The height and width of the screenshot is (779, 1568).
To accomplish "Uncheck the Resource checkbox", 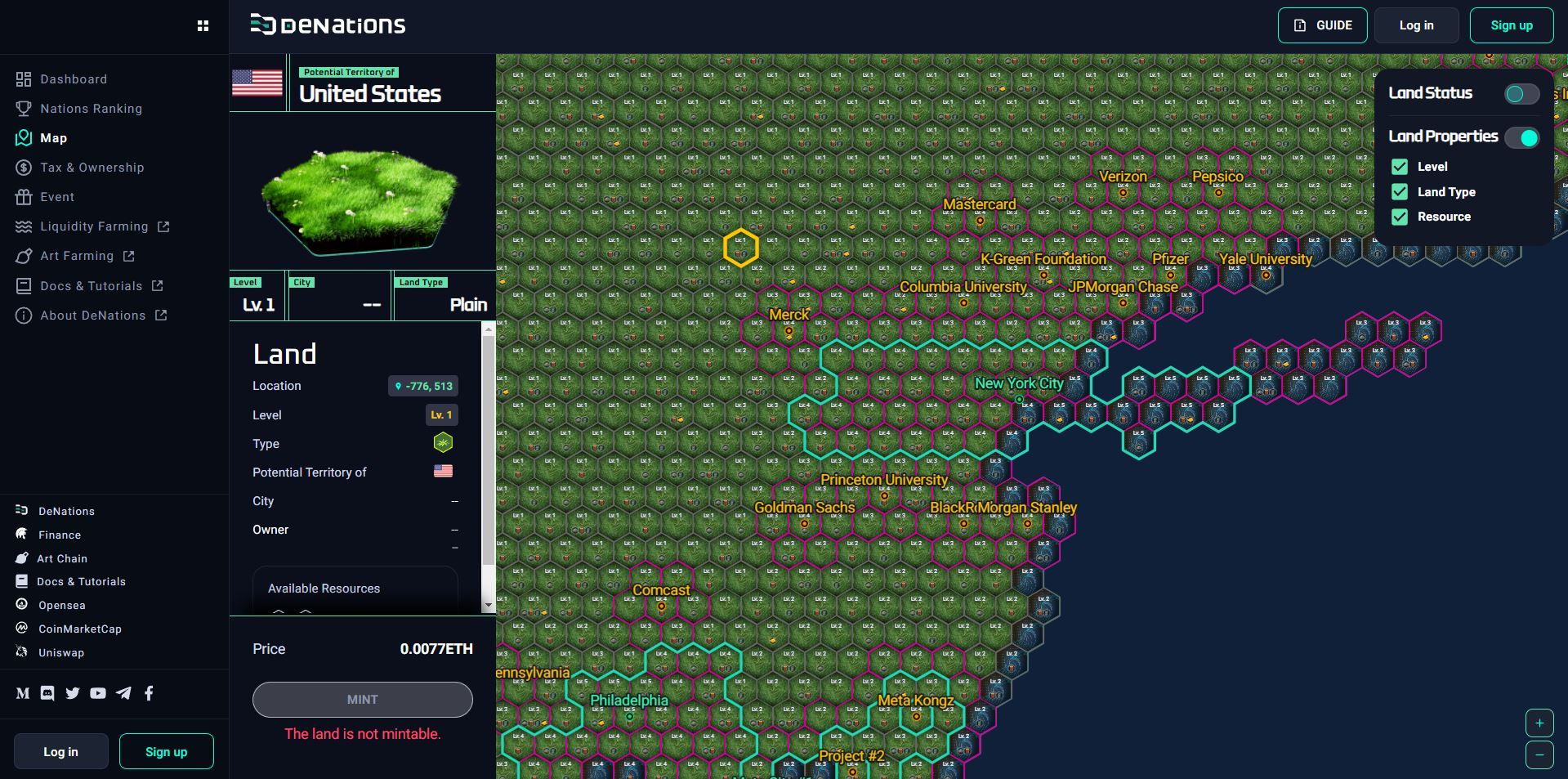I will pos(1400,217).
